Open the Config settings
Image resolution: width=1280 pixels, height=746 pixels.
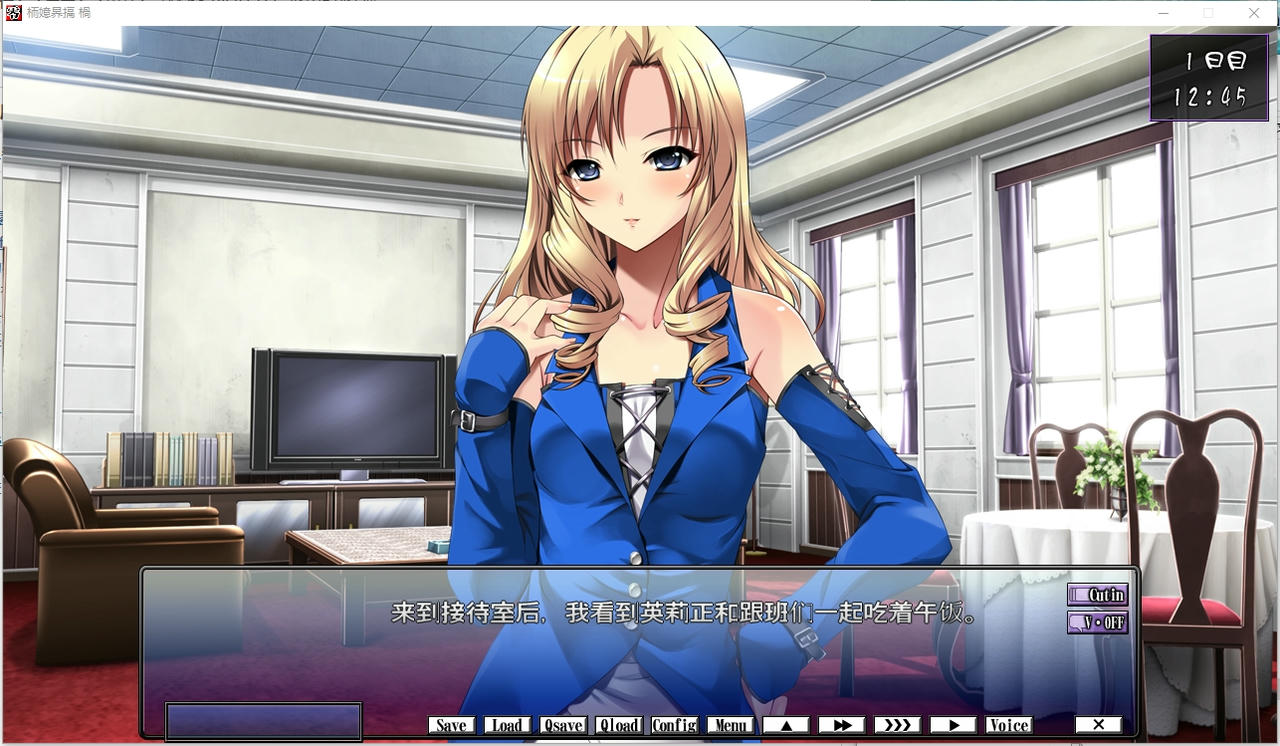click(675, 725)
